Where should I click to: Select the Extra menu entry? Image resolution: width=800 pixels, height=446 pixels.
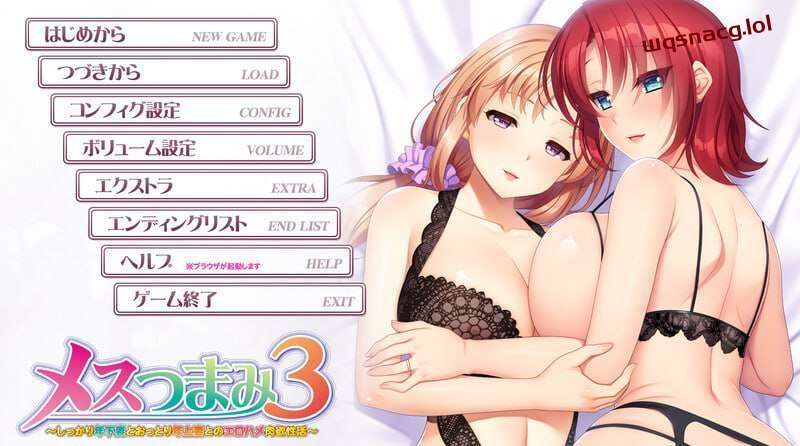(x=202, y=186)
